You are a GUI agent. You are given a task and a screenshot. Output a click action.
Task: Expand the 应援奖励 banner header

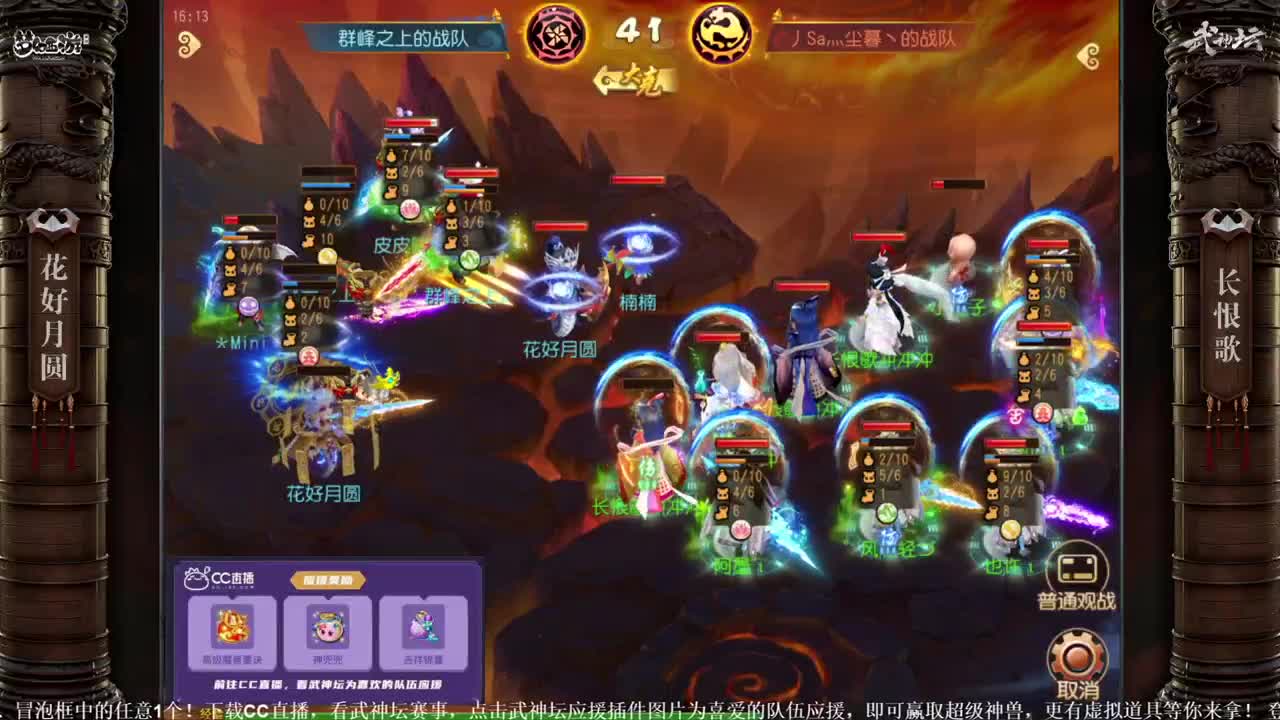point(330,580)
